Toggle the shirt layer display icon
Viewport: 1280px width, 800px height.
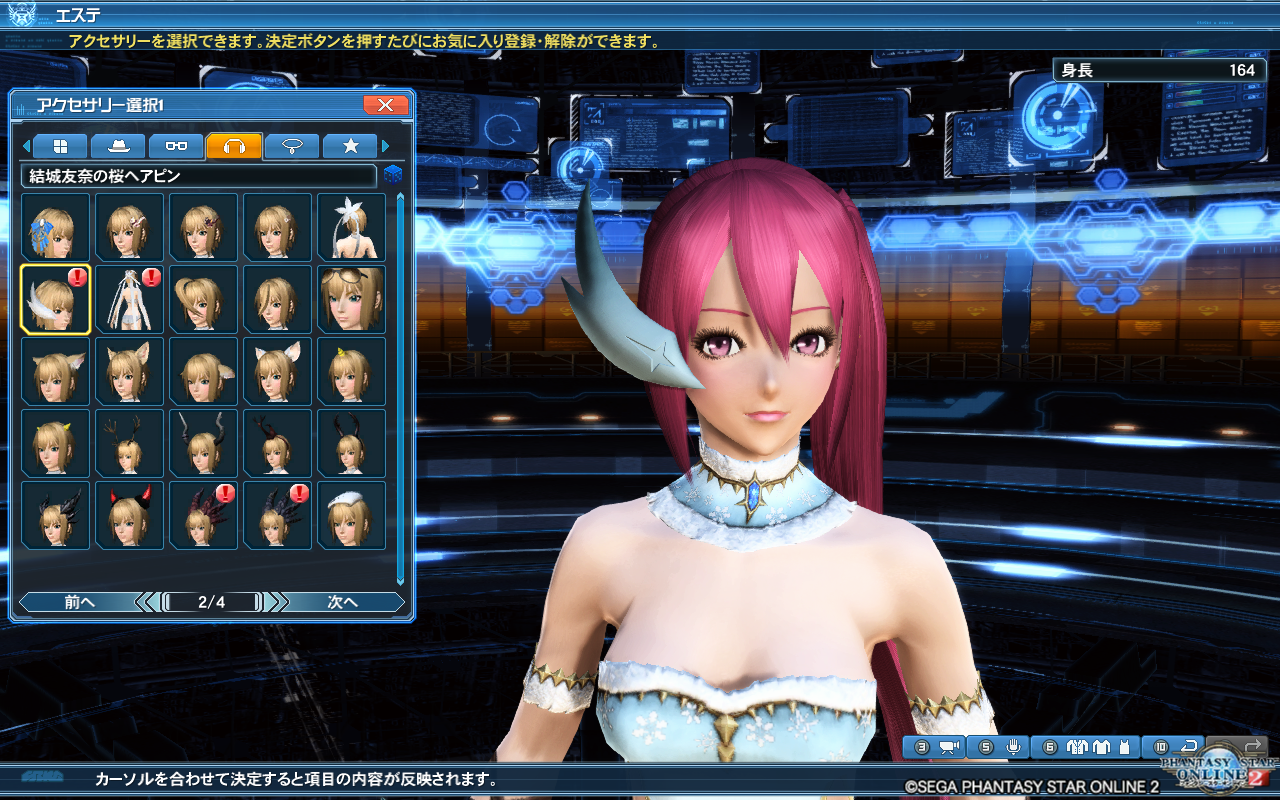pos(1103,746)
